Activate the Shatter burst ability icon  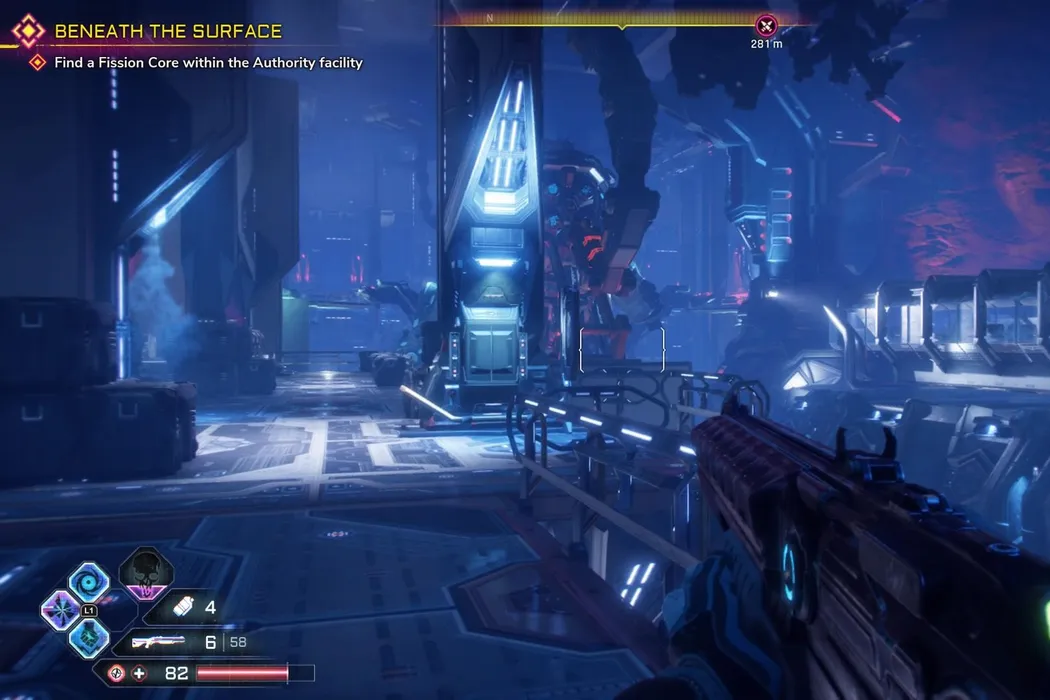[61, 609]
